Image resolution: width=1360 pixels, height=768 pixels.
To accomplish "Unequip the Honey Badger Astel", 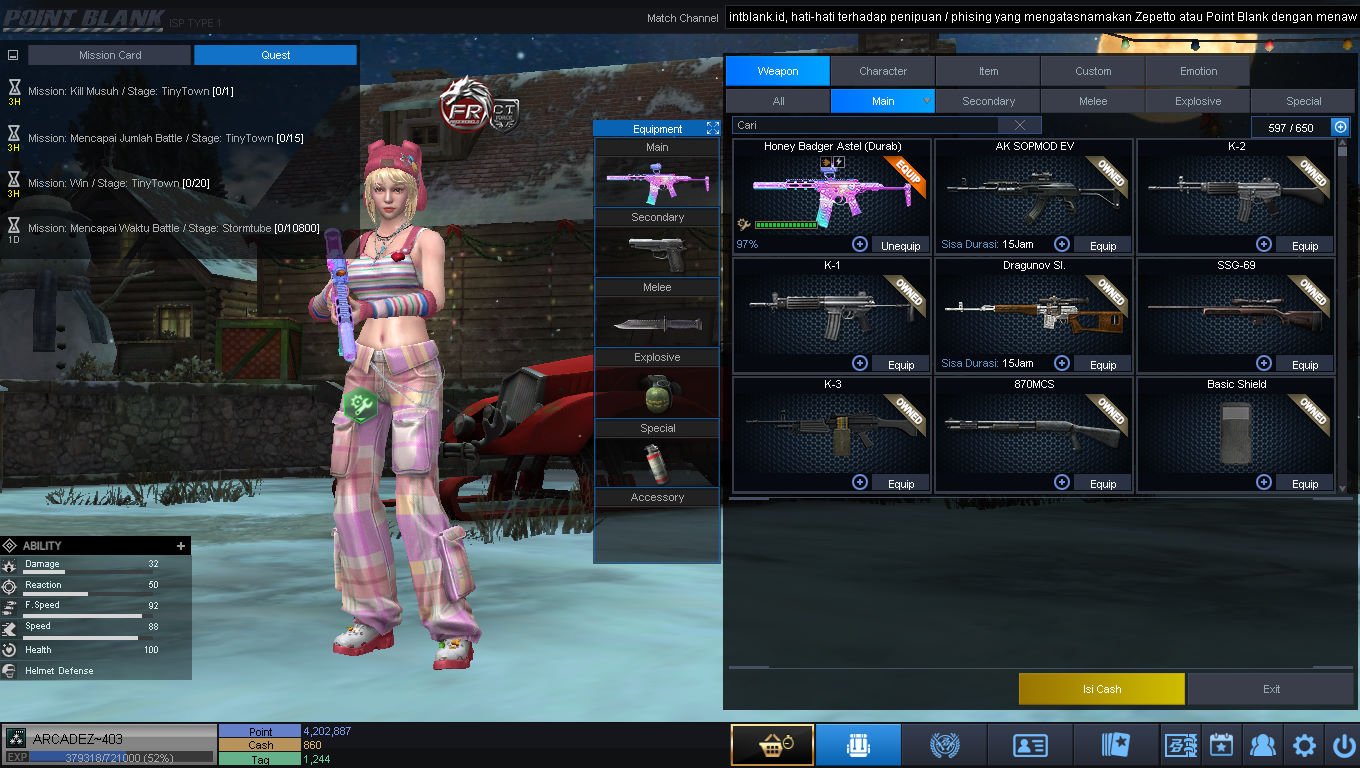I will coord(900,246).
